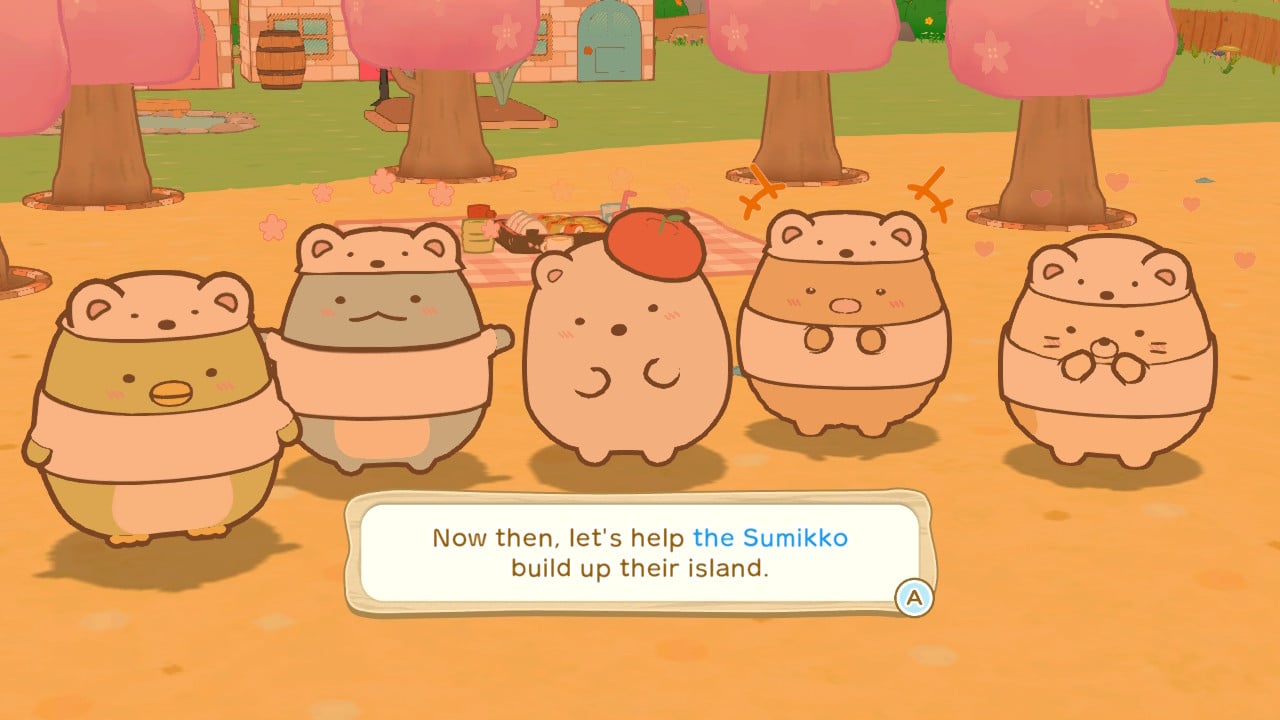The height and width of the screenshot is (720, 1280).
Task: Click the juice cup on the picnic blanket
Action: click(608, 213)
